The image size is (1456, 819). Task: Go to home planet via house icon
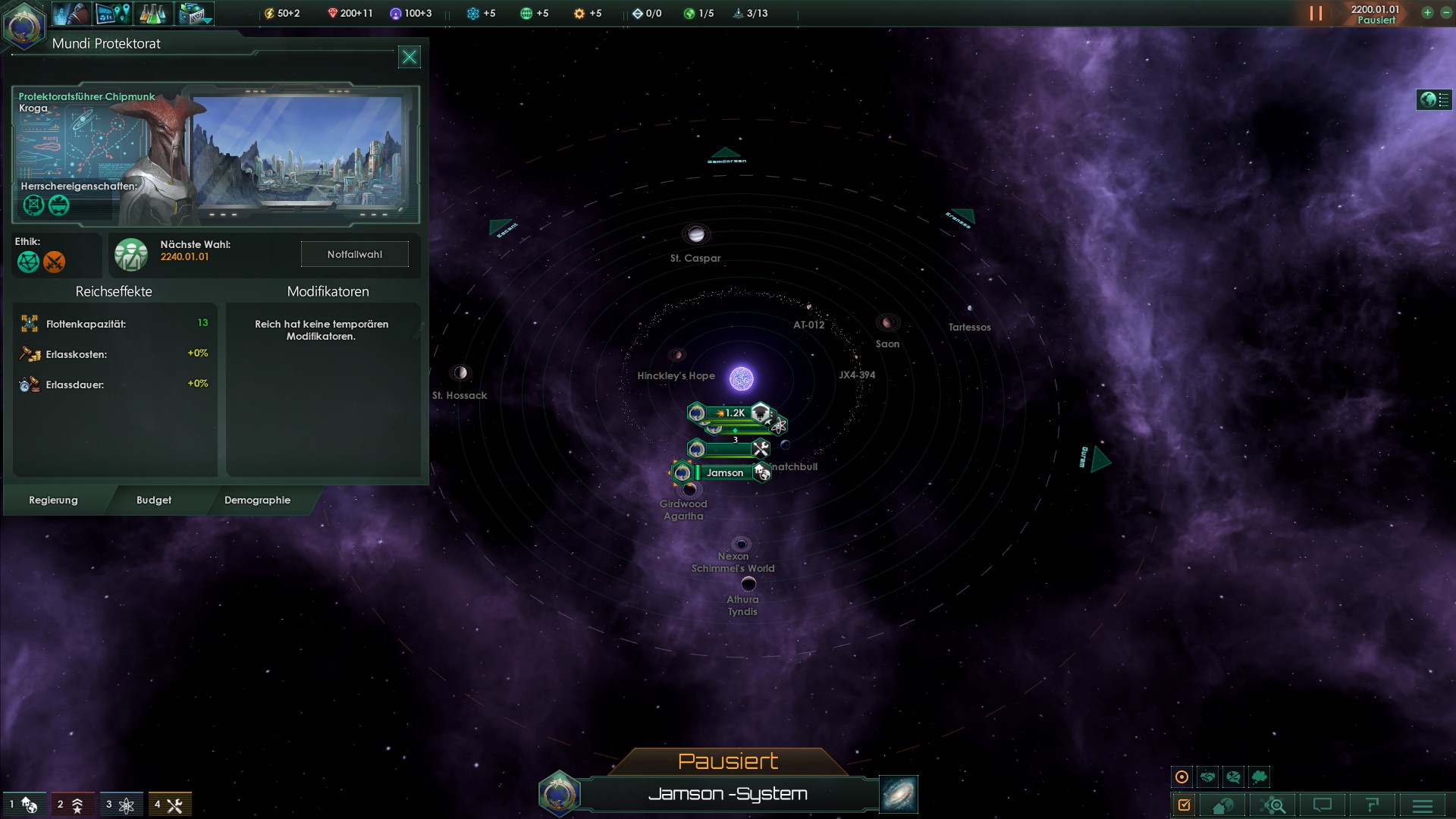pos(1222,805)
